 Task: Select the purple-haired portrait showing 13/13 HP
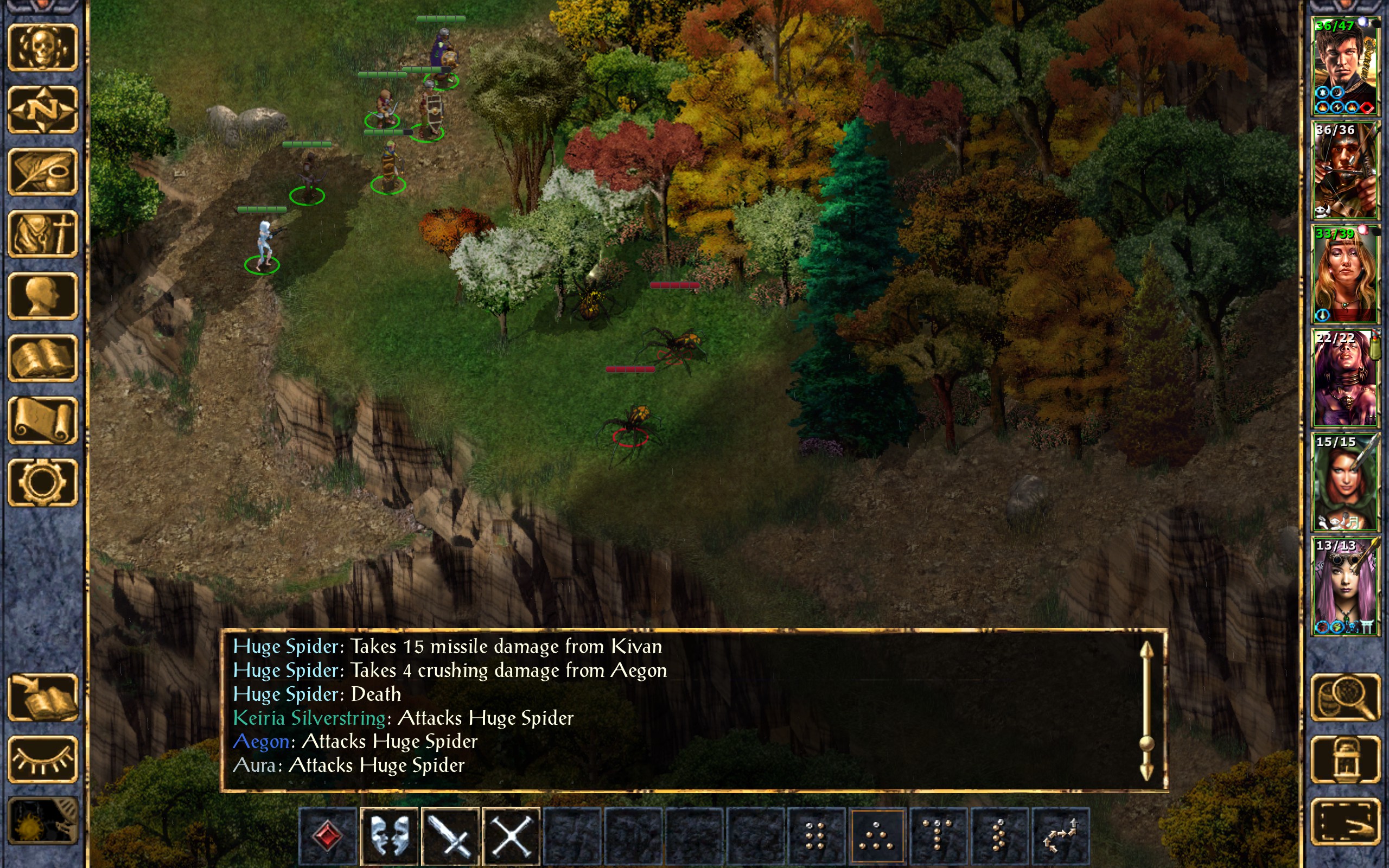[1345, 585]
